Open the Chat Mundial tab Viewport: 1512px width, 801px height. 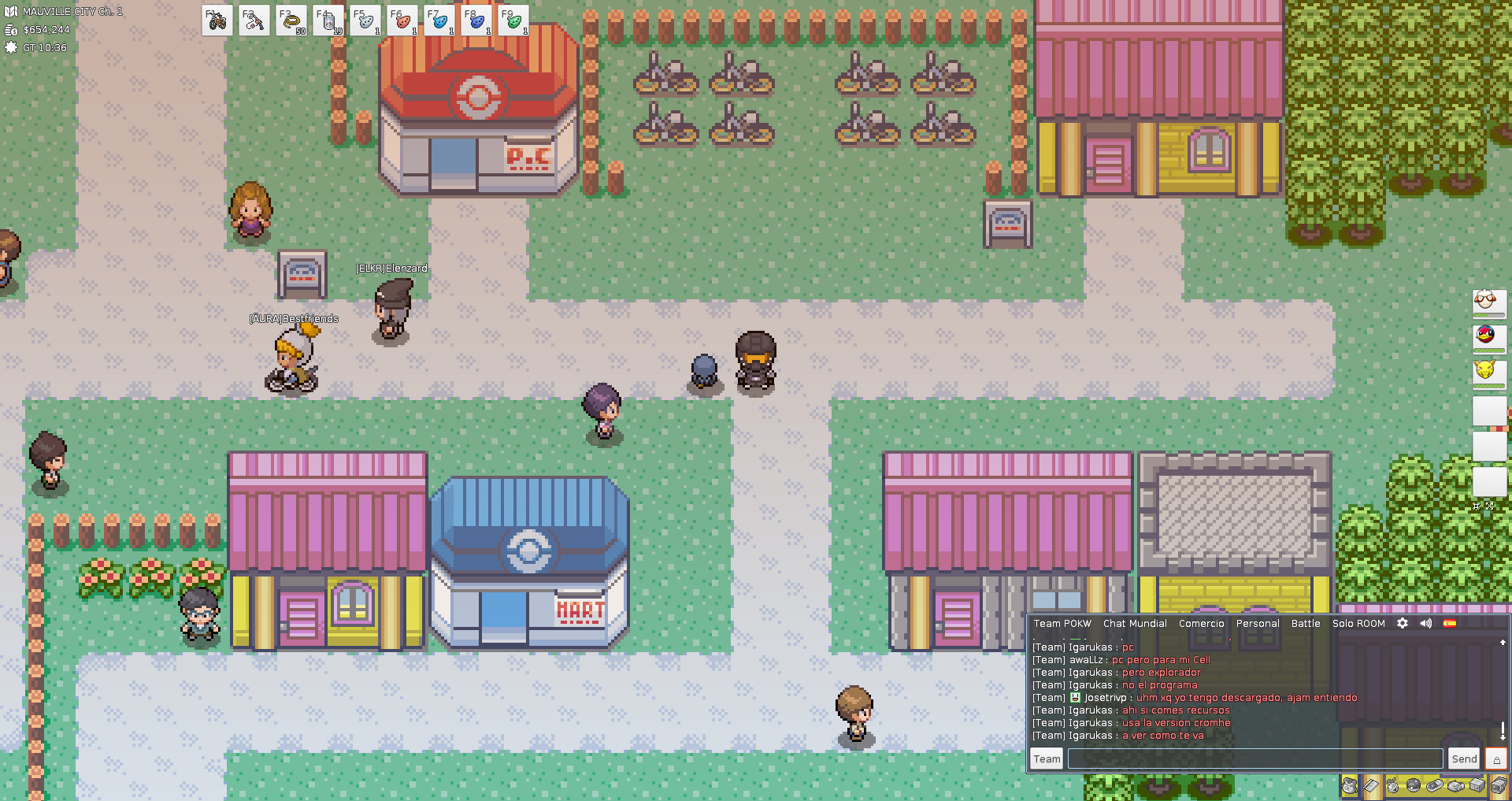pyautogui.click(x=1135, y=624)
